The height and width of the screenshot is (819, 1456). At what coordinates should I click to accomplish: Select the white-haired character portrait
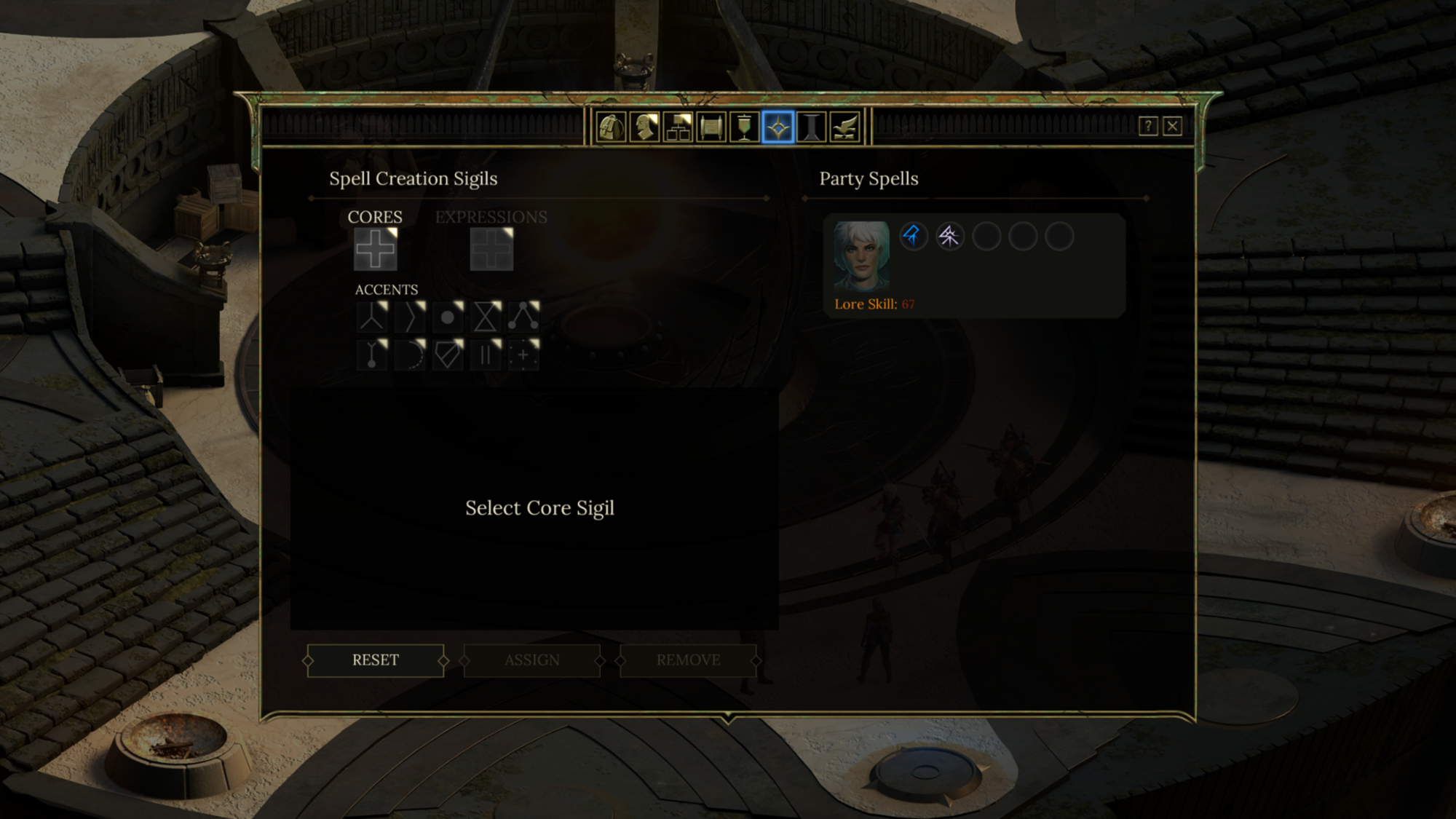861,256
